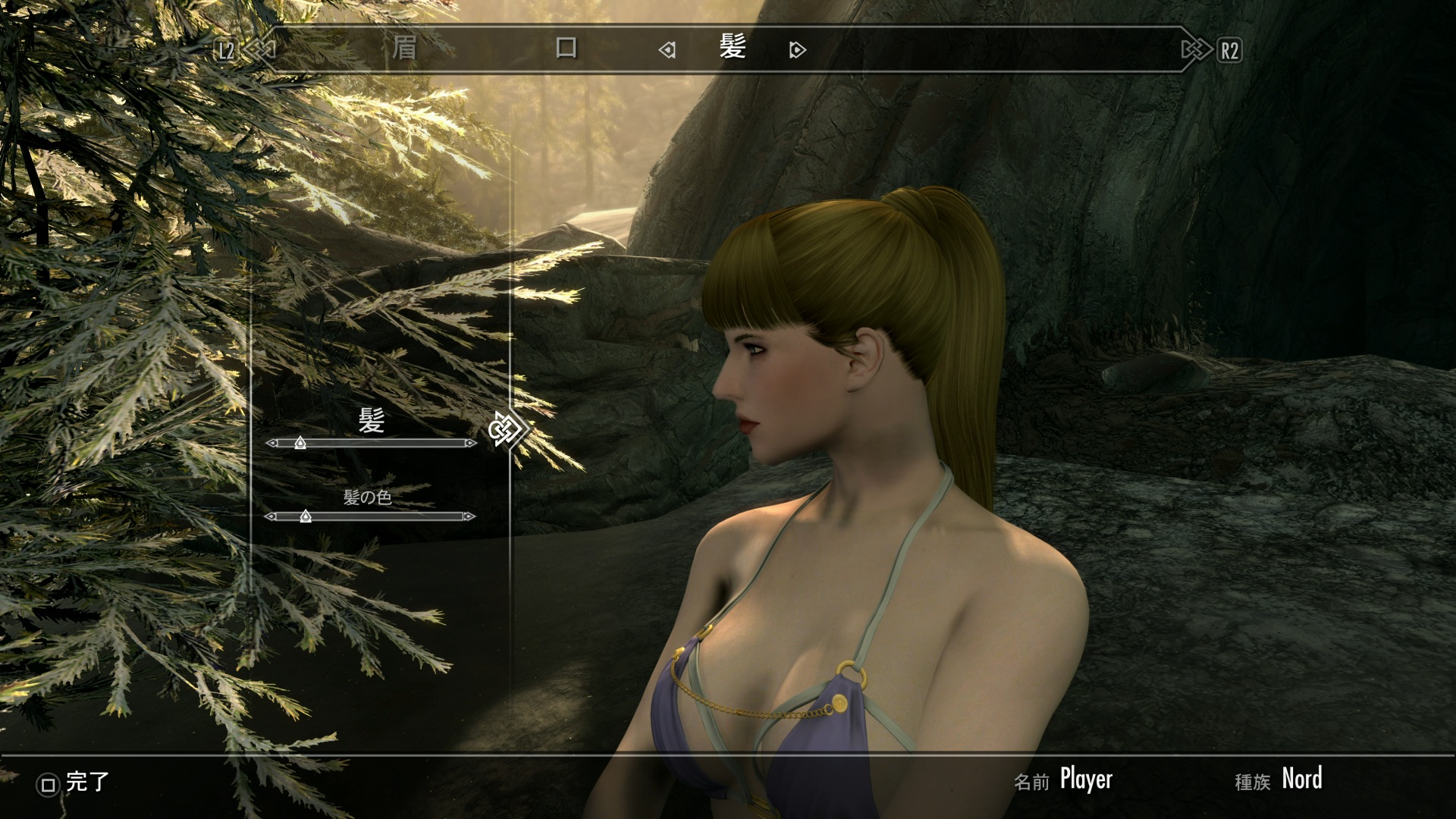Viewport: 1456px width, 819px height.
Task: Select the 口 (mouth) tab
Action: pos(566,49)
